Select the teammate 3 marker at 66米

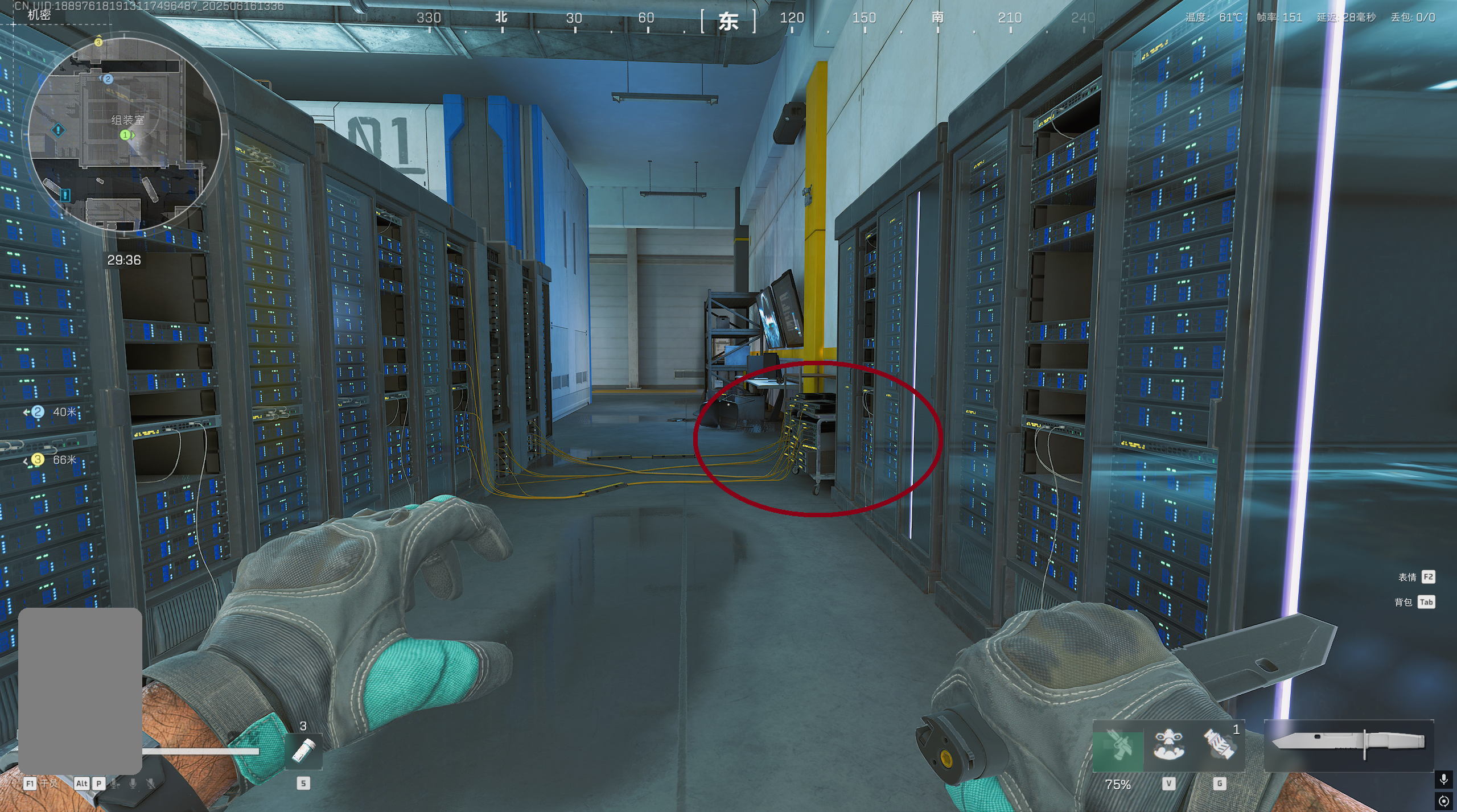38,459
